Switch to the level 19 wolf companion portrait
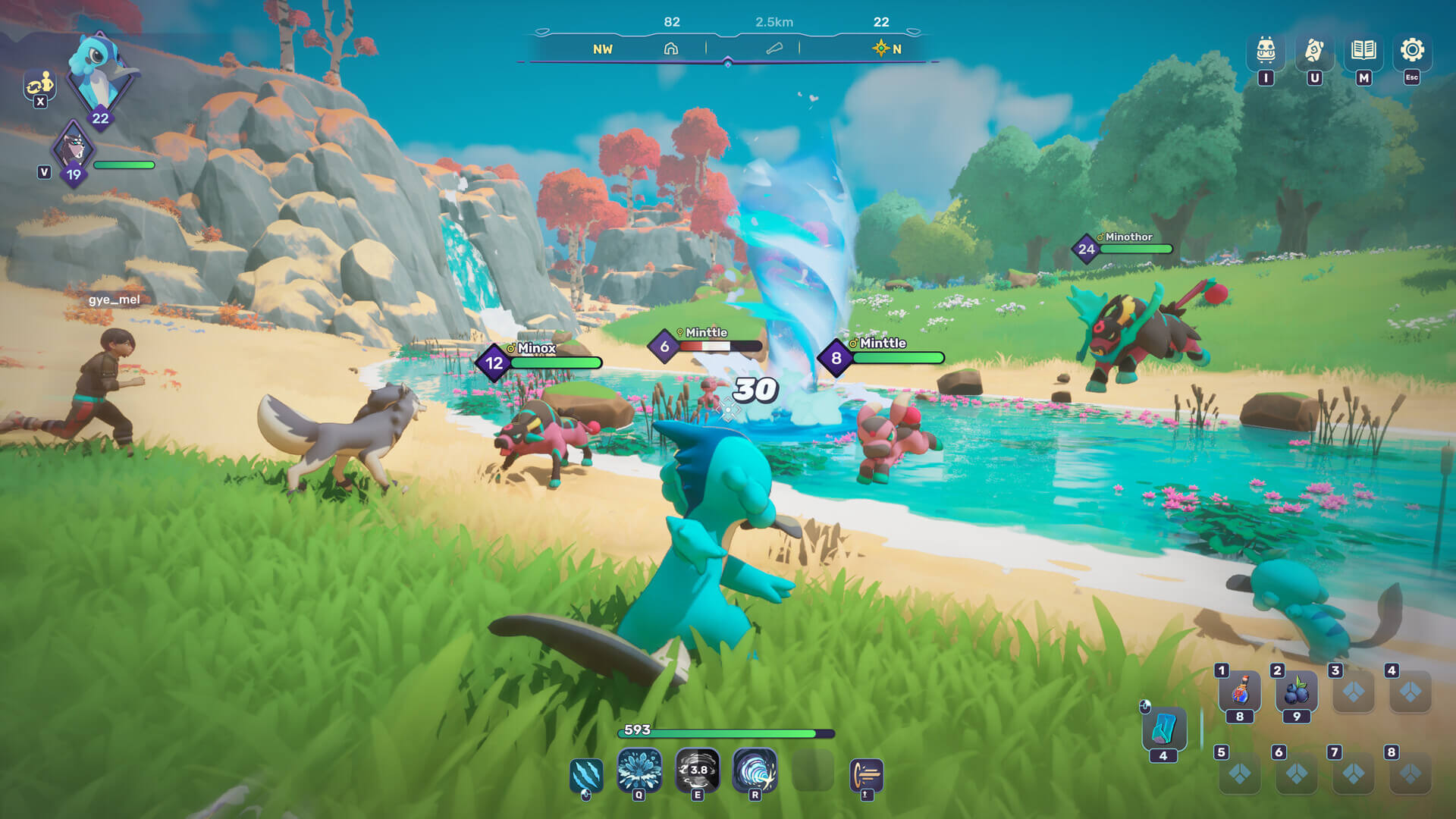The width and height of the screenshot is (1456, 819). coord(74,149)
